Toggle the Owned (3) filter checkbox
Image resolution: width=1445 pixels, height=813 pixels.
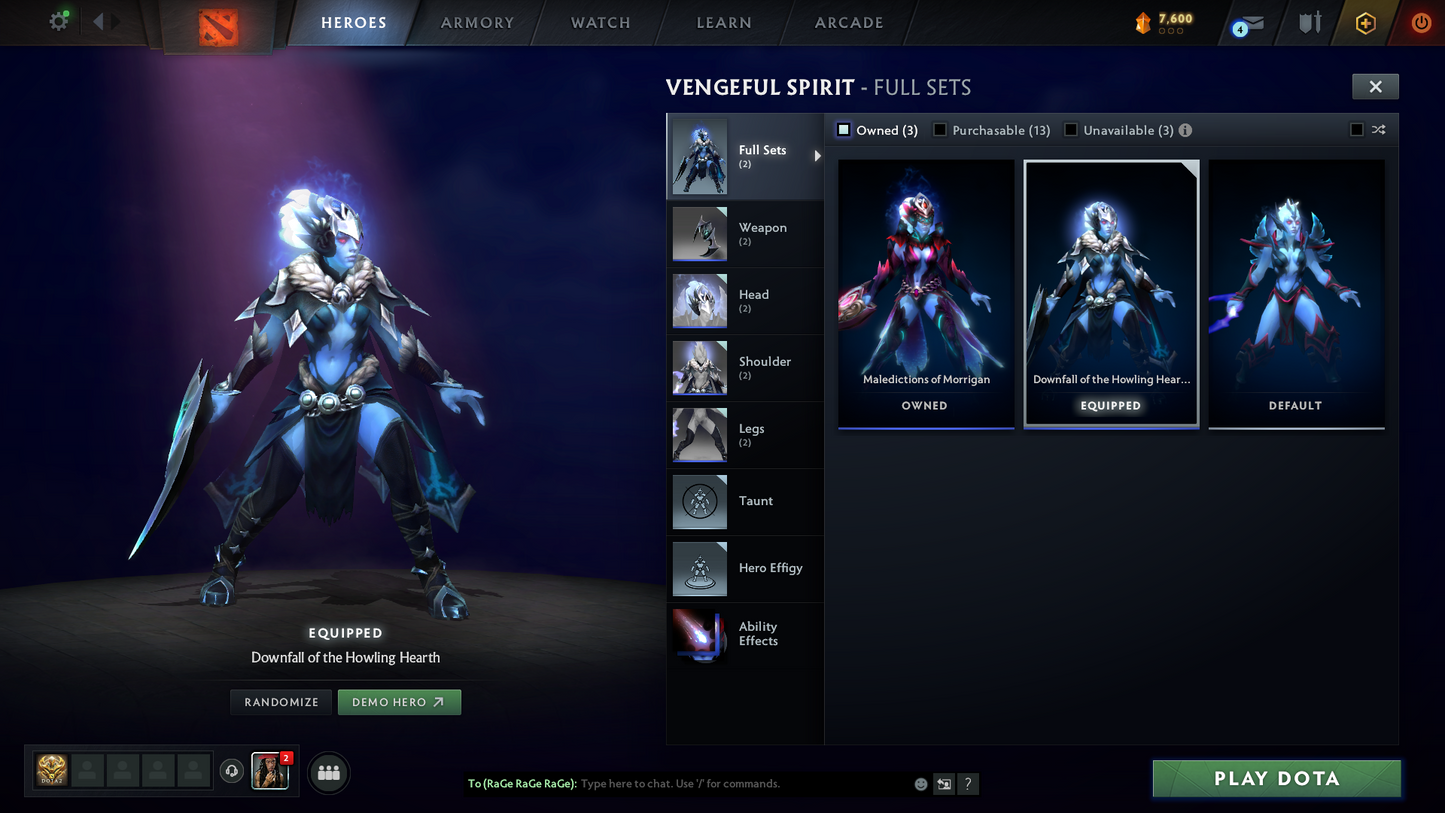click(x=843, y=129)
